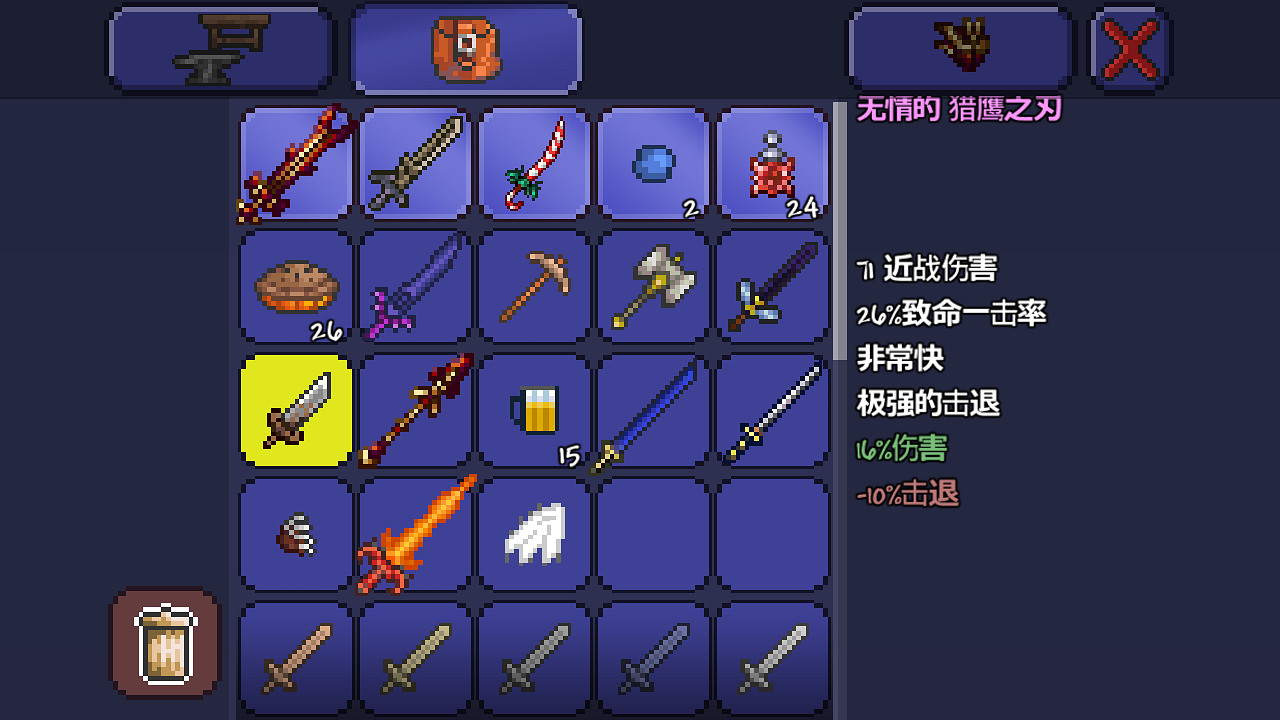Select the War Axe weapon
Image resolution: width=1280 pixels, height=720 pixels.
(653, 287)
